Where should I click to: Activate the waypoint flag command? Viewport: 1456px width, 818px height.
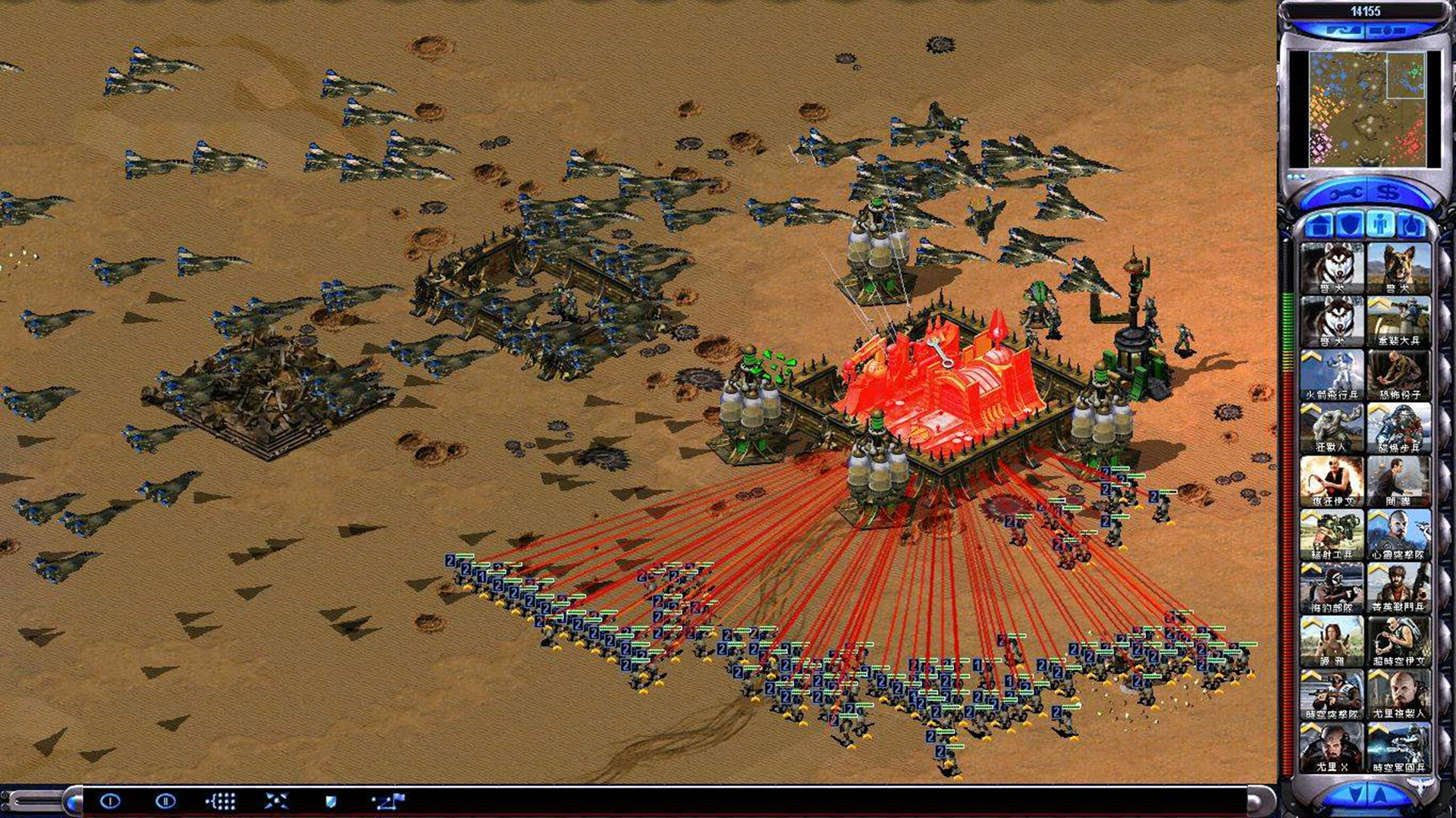pyautogui.click(x=388, y=801)
